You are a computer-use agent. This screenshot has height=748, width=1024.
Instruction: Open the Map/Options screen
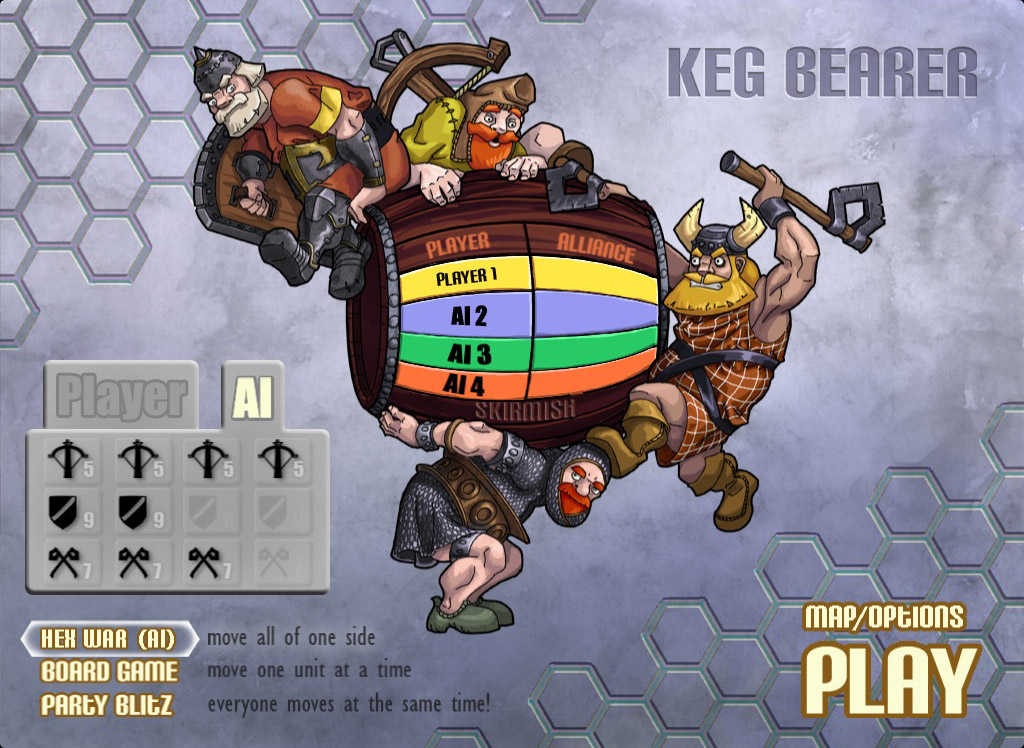click(884, 617)
